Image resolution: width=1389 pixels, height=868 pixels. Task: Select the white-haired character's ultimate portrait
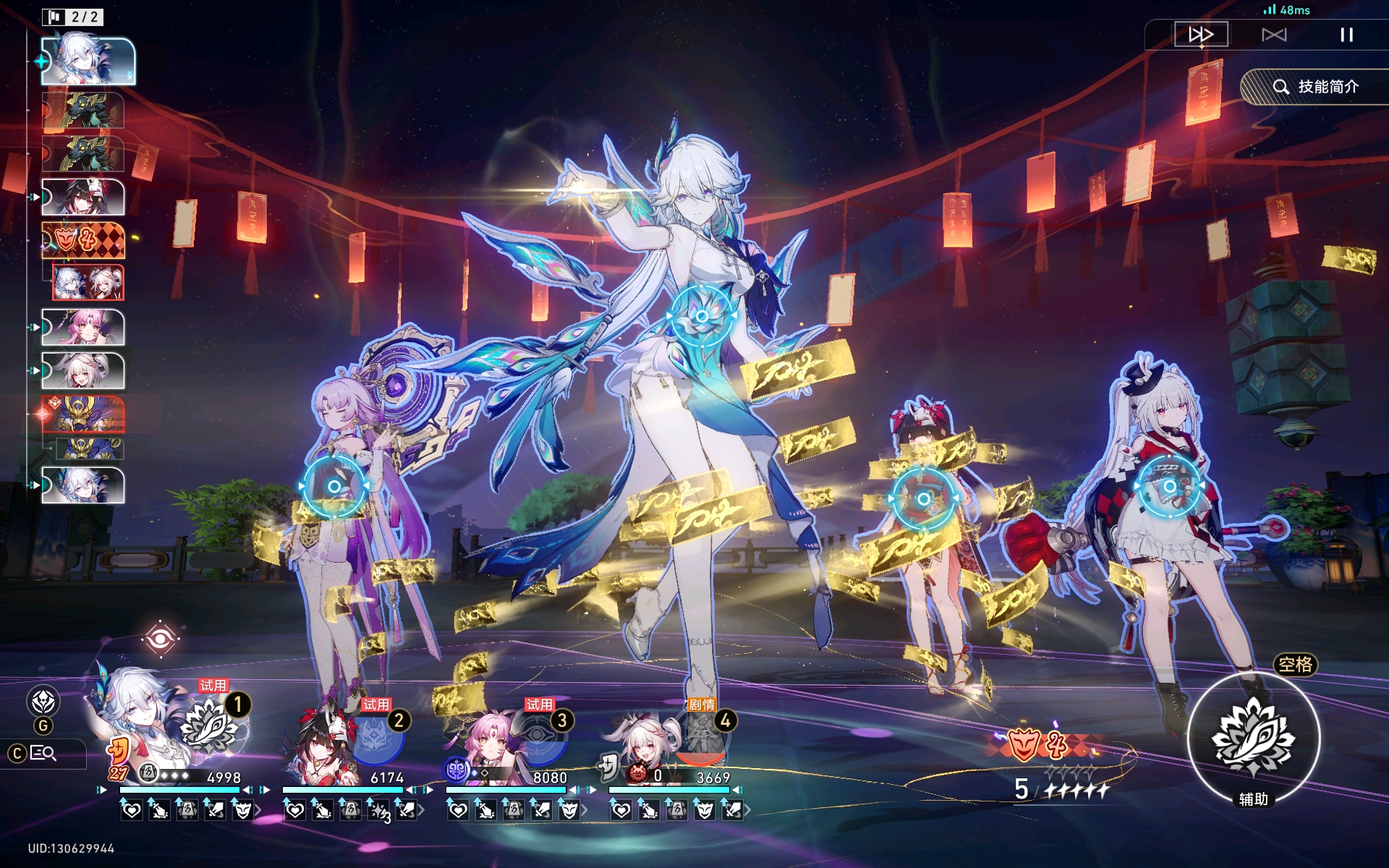tap(213, 726)
